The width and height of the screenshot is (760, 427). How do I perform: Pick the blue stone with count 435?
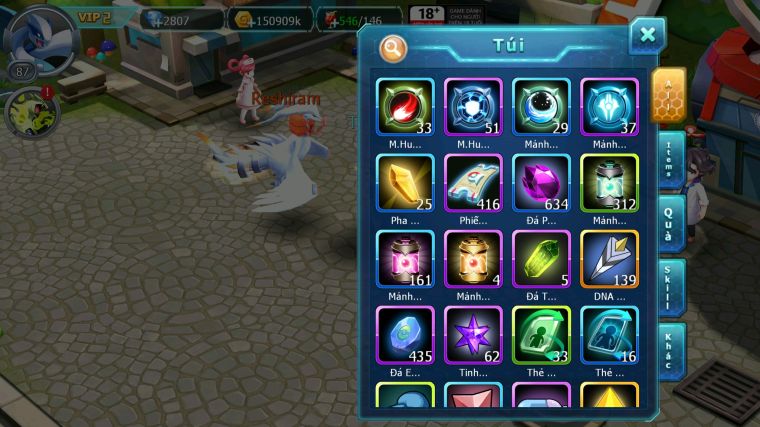[x=405, y=335]
